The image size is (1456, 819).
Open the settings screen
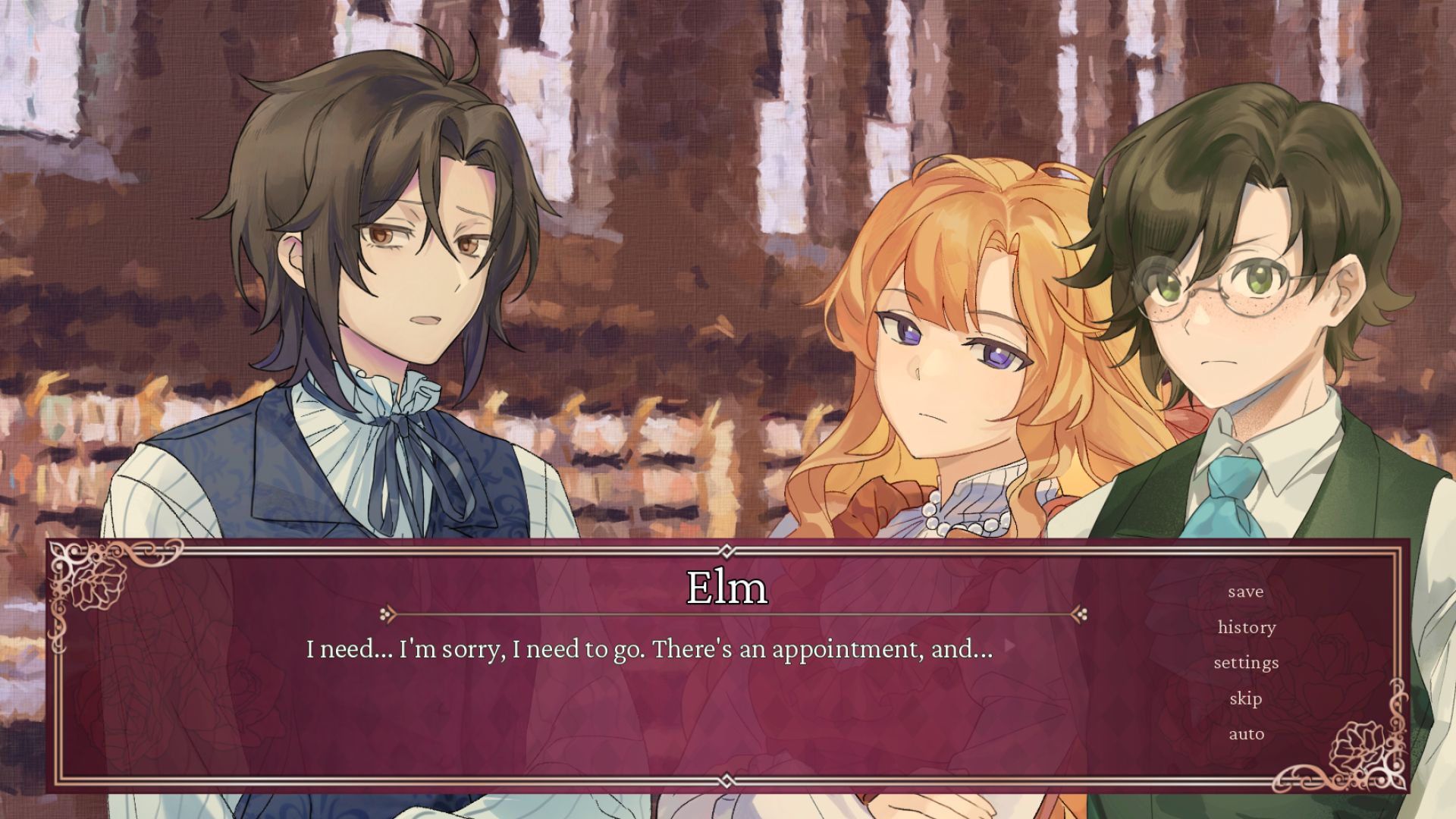tap(1246, 663)
